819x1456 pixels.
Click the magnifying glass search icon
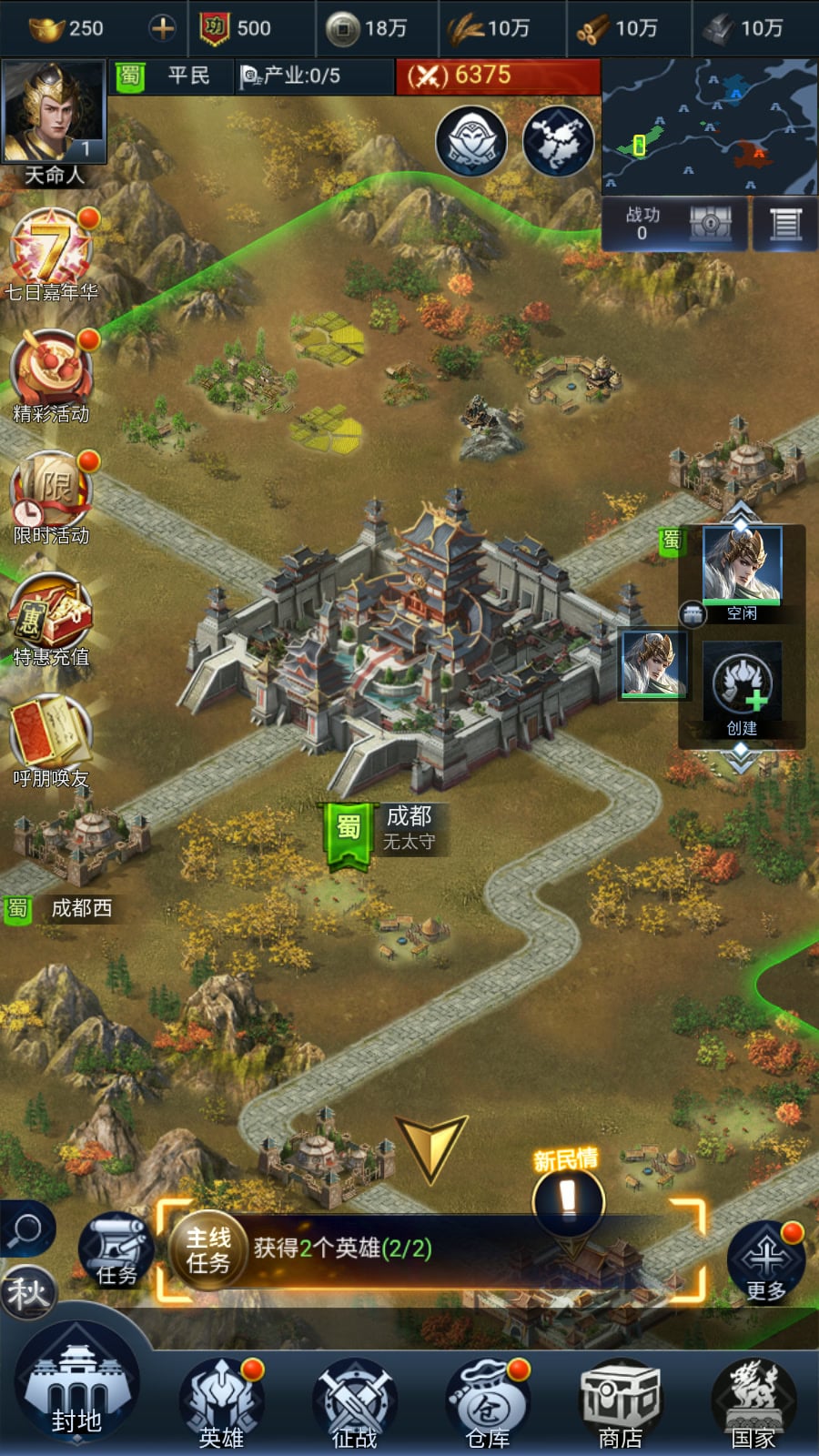coord(26,1229)
